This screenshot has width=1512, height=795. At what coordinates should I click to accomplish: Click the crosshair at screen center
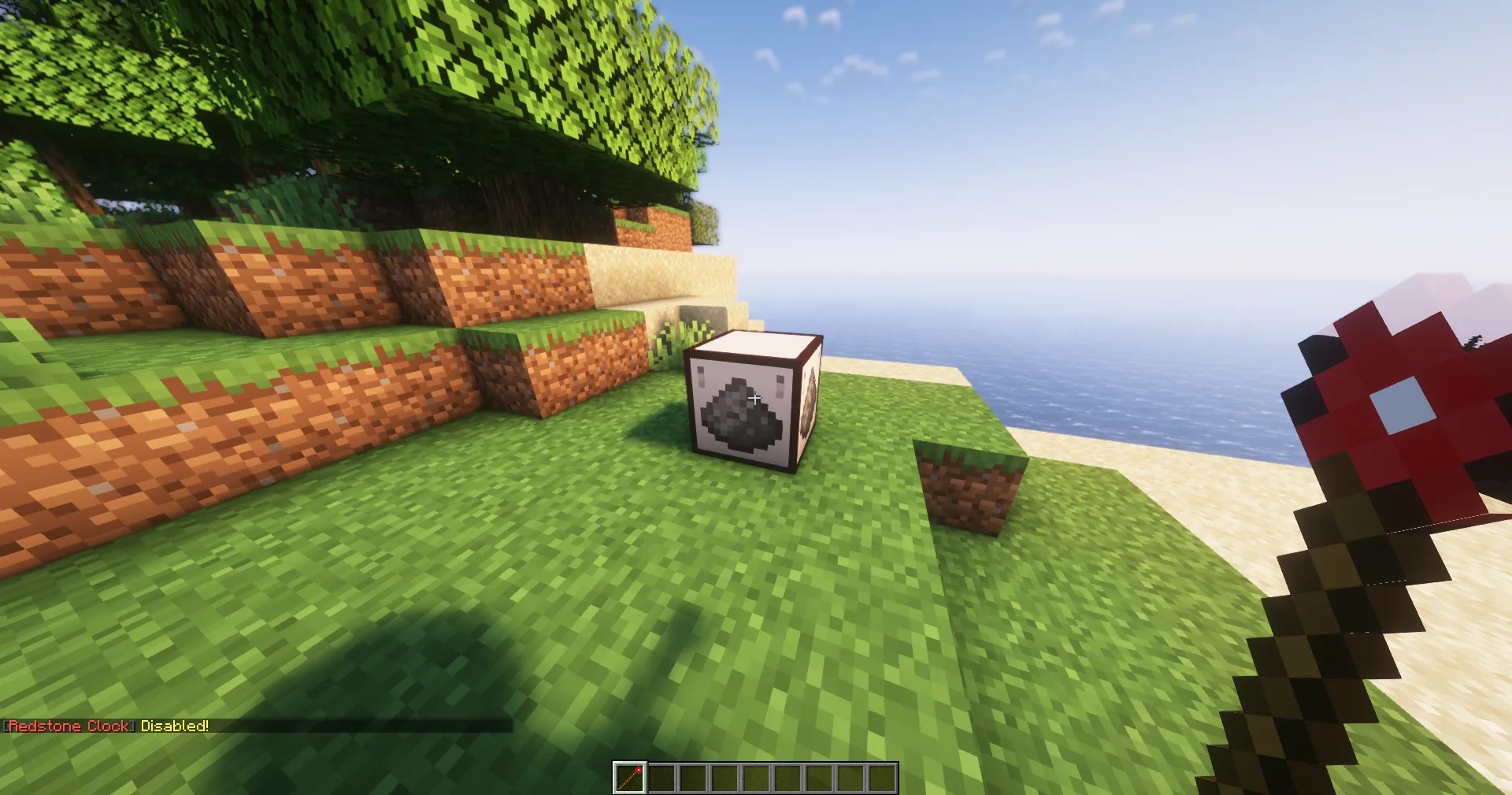point(755,398)
